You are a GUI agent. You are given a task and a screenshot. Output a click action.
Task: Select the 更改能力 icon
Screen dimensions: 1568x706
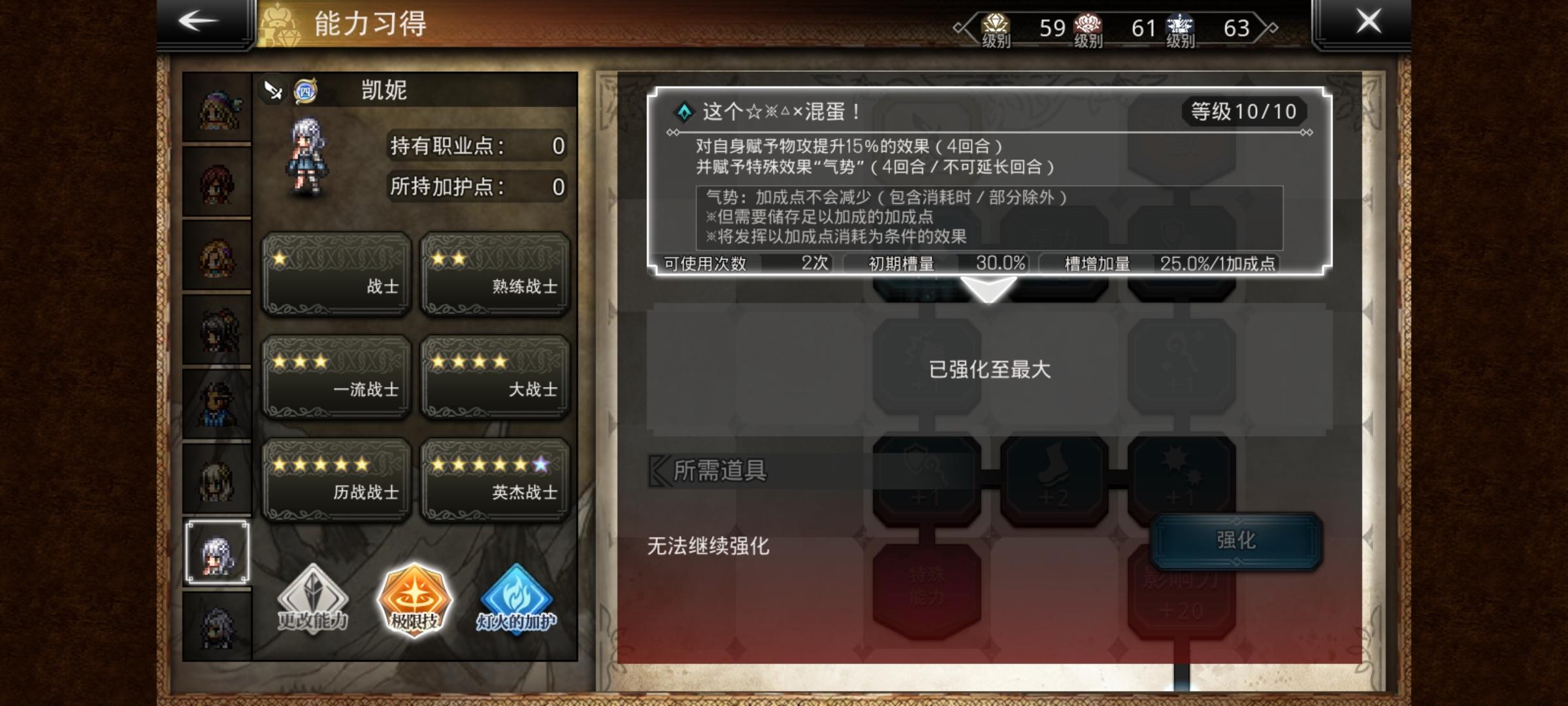312,605
